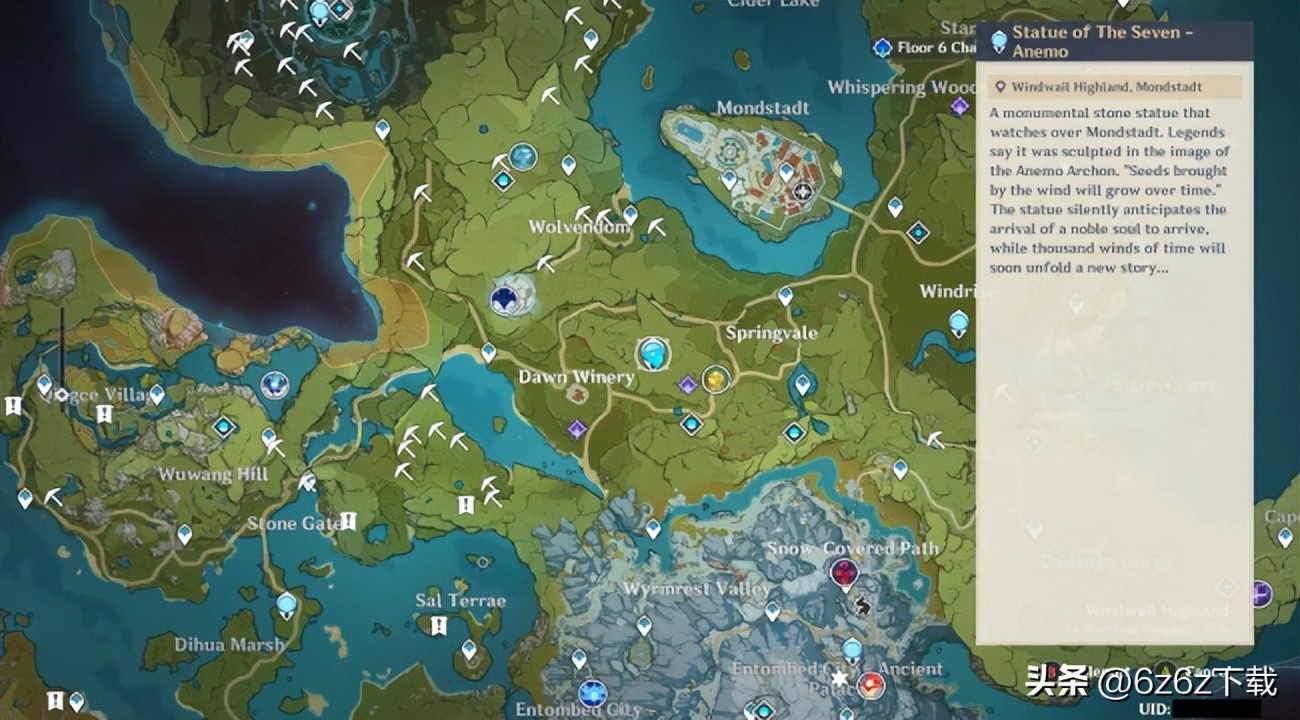
Task: Select the Anemo boss icon near Dawn Winery
Action: tap(653, 354)
